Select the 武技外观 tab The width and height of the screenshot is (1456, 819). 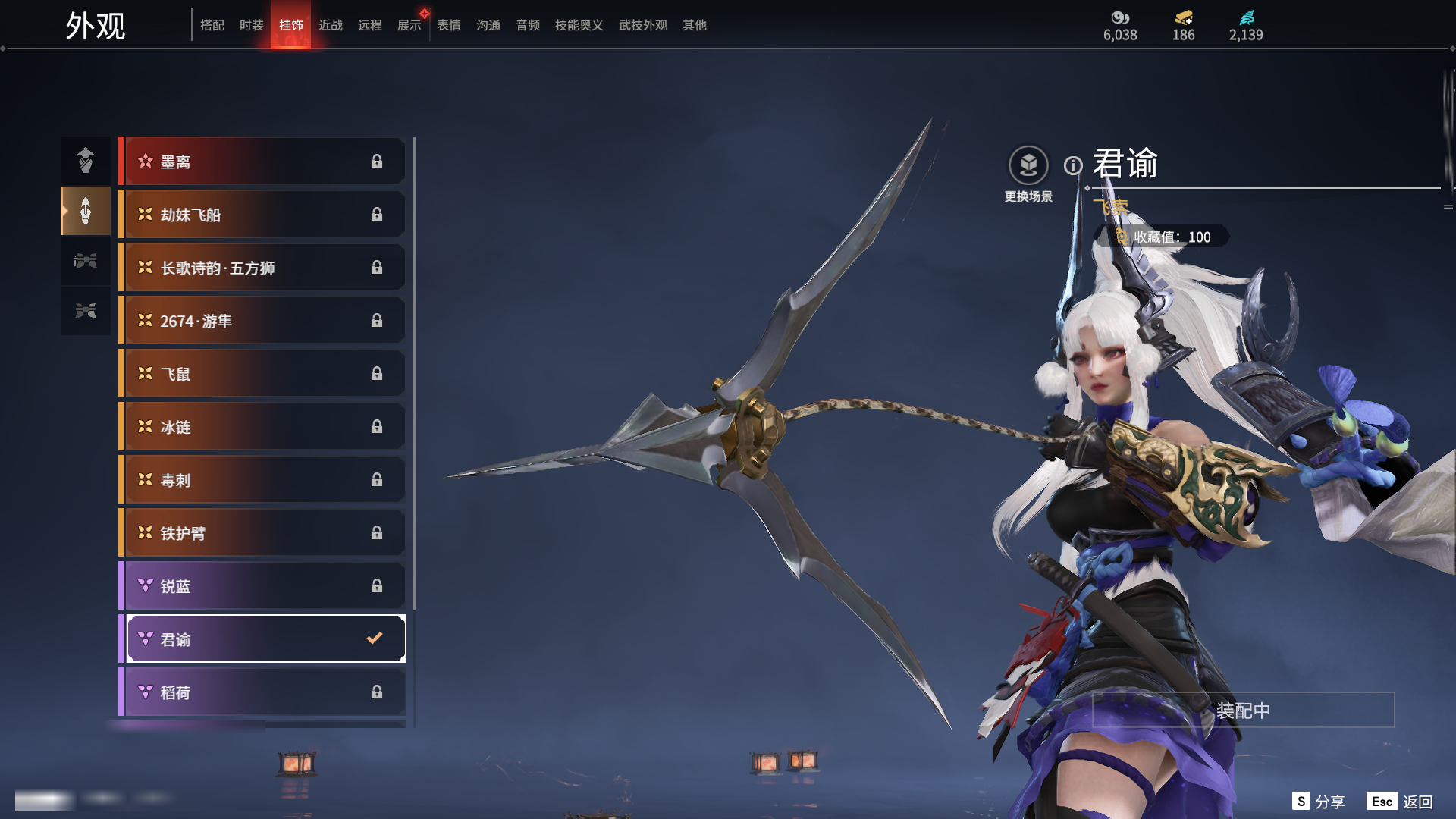tap(642, 25)
